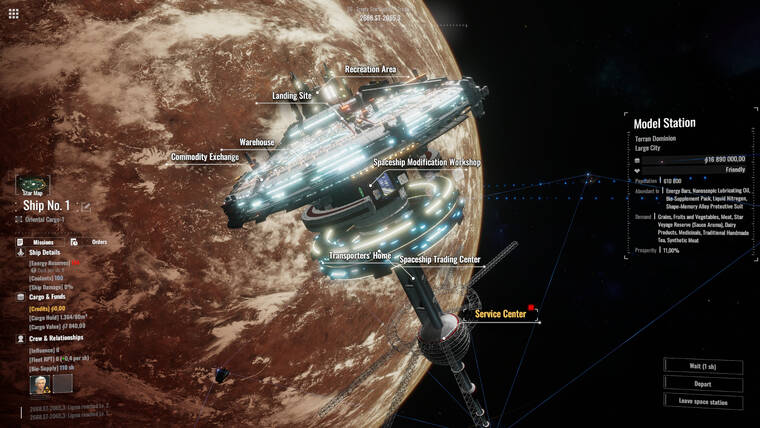
Task: Depart from the station
Action: point(702,384)
